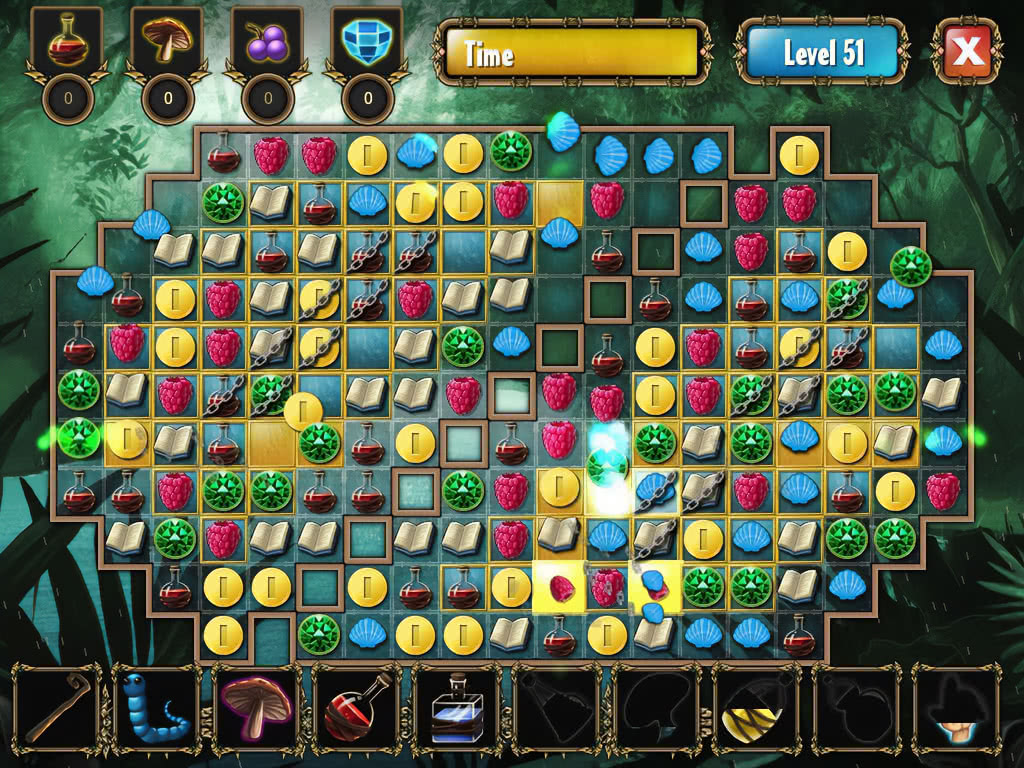Select the blue square bottle power-up
Image resolution: width=1024 pixels, height=768 pixels.
click(456, 709)
